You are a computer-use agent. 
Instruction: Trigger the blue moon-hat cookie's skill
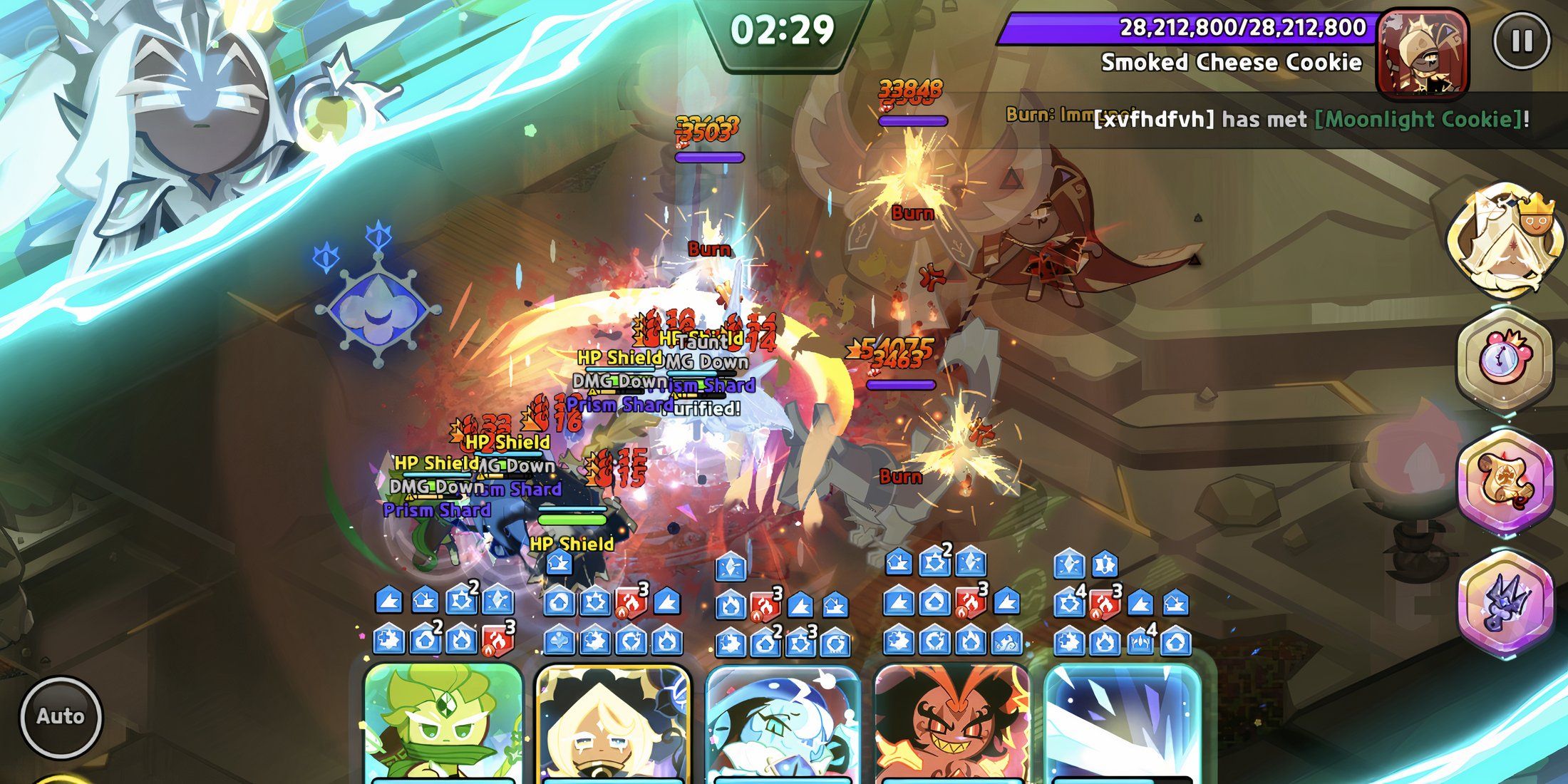click(782, 723)
